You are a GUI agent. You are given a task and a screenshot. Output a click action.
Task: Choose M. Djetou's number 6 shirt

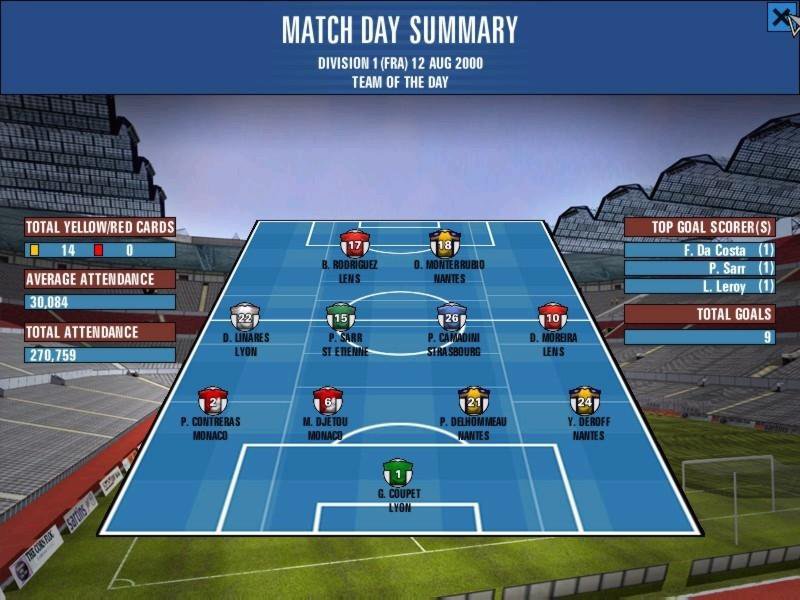point(327,401)
